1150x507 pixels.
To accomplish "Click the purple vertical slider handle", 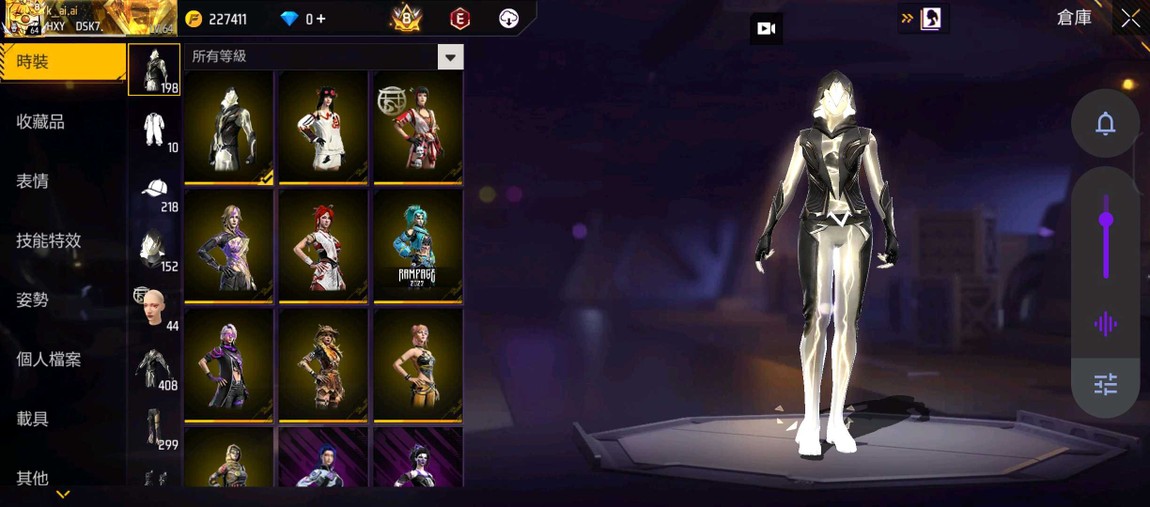I will 1106,220.
